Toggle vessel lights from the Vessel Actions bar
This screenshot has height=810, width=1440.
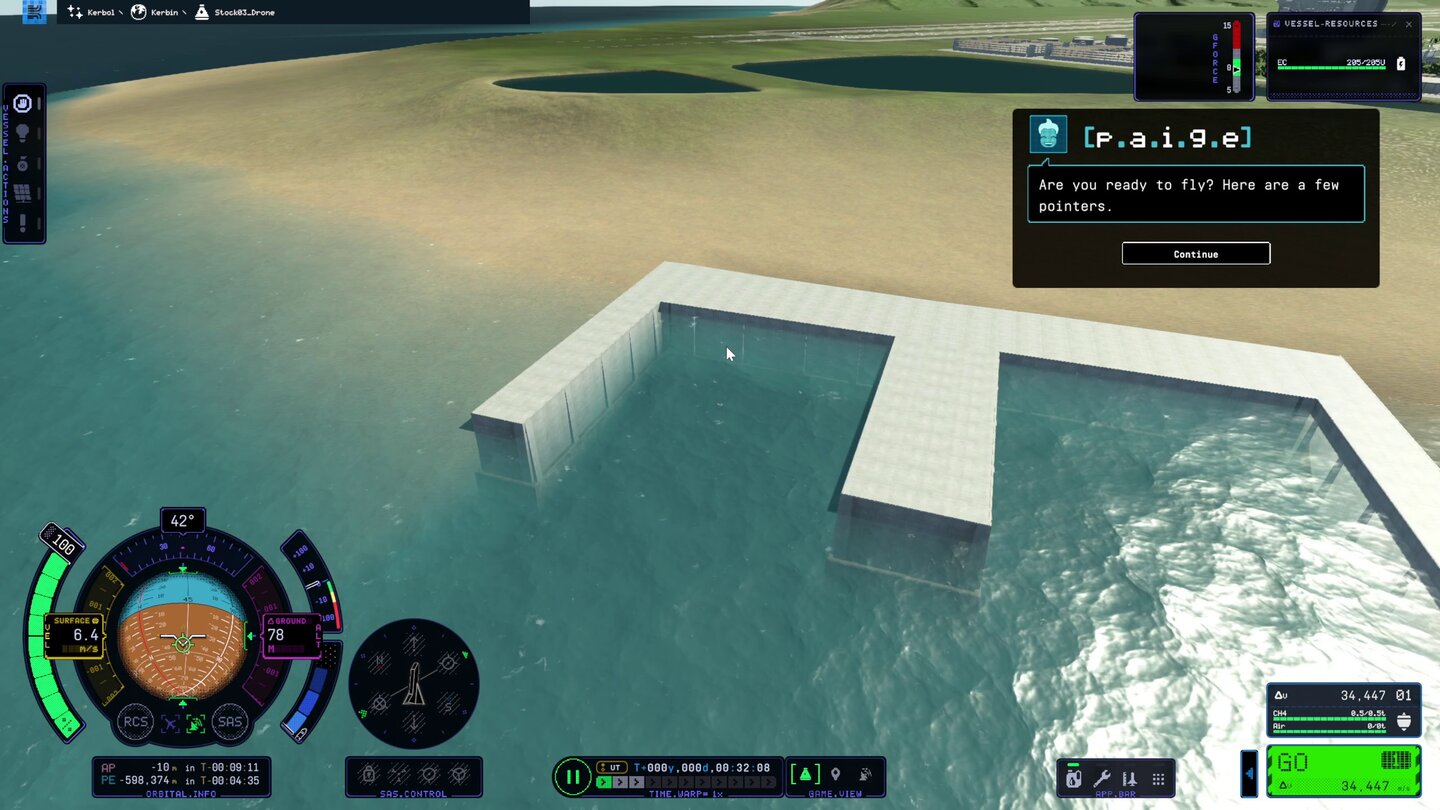24,133
